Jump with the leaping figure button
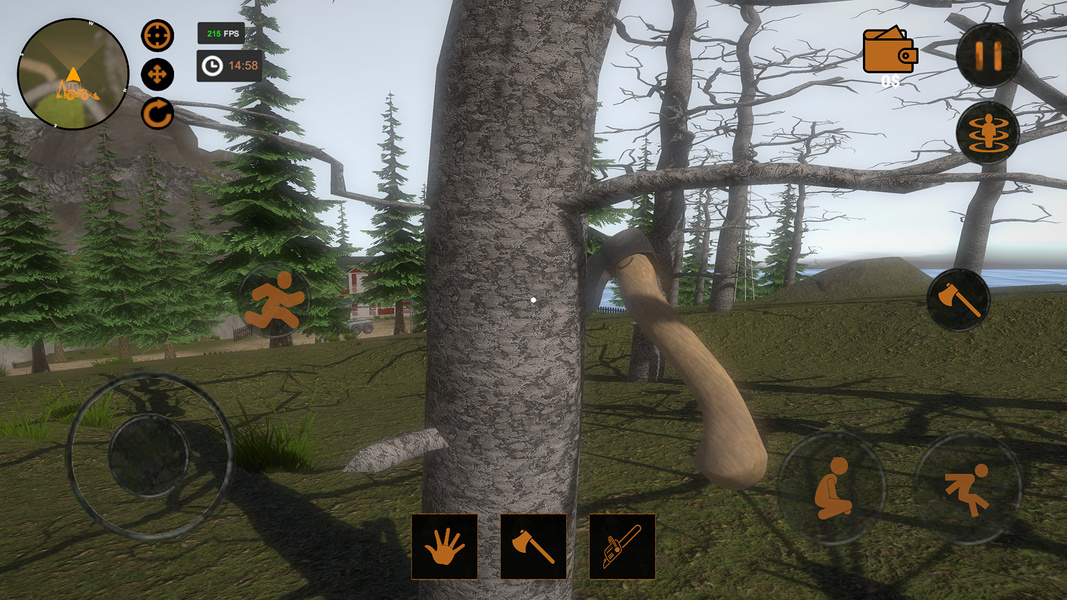 point(967,488)
